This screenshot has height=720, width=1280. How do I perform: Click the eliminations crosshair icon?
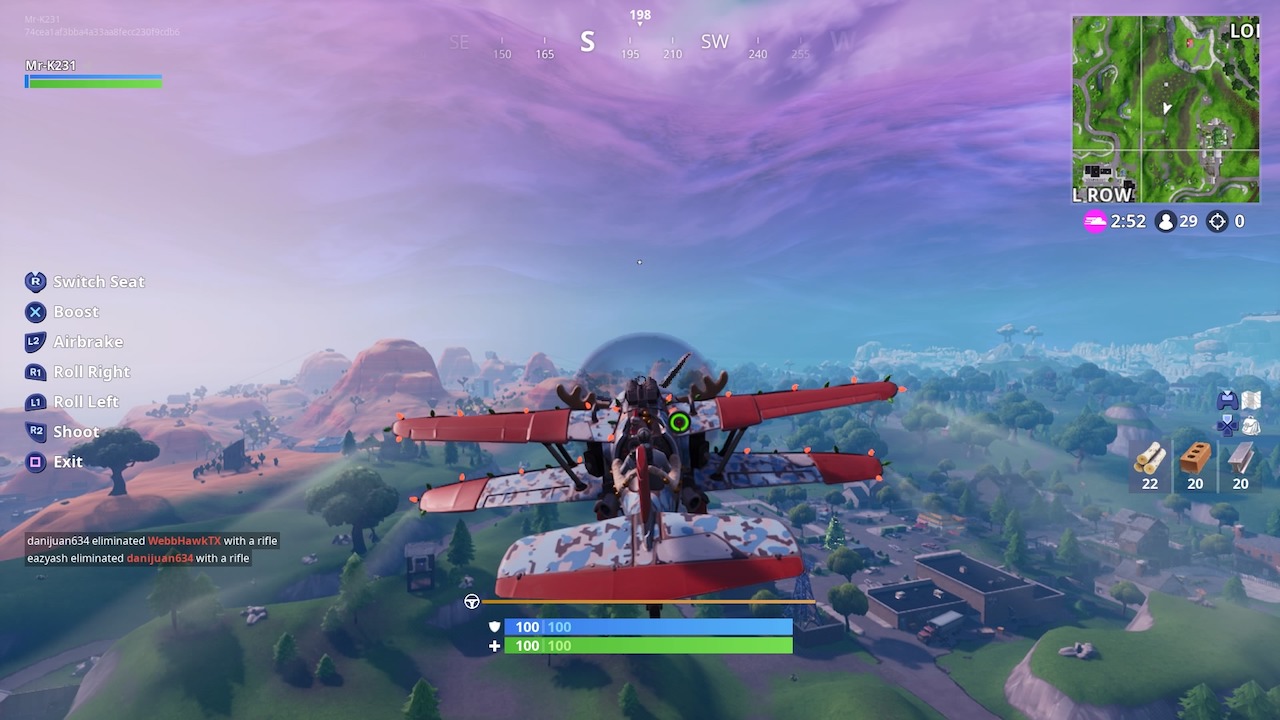[x=1217, y=222]
